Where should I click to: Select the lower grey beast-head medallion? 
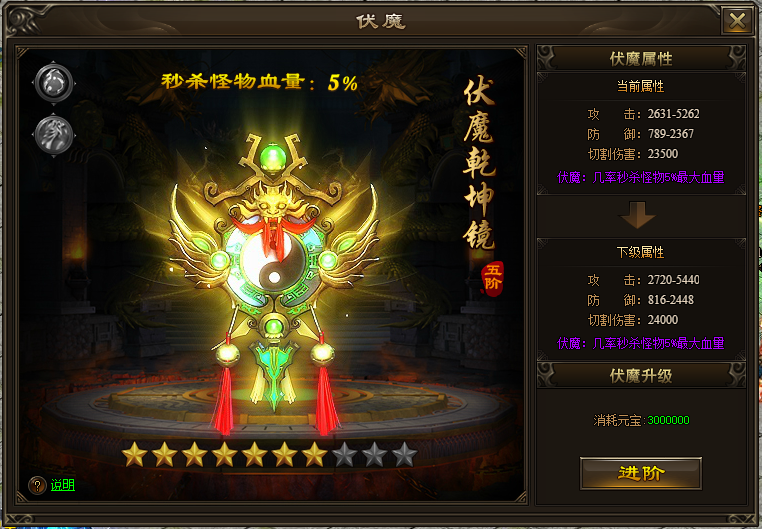pos(53,134)
